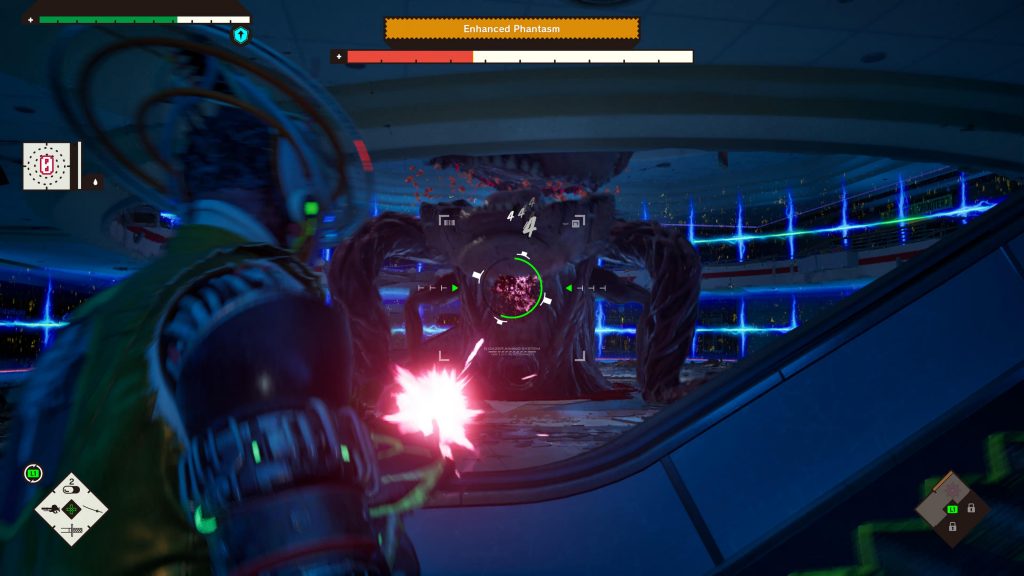The image size is (1024, 576).
Task: Select the arrow weapon in the diamond
Action: click(92, 510)
